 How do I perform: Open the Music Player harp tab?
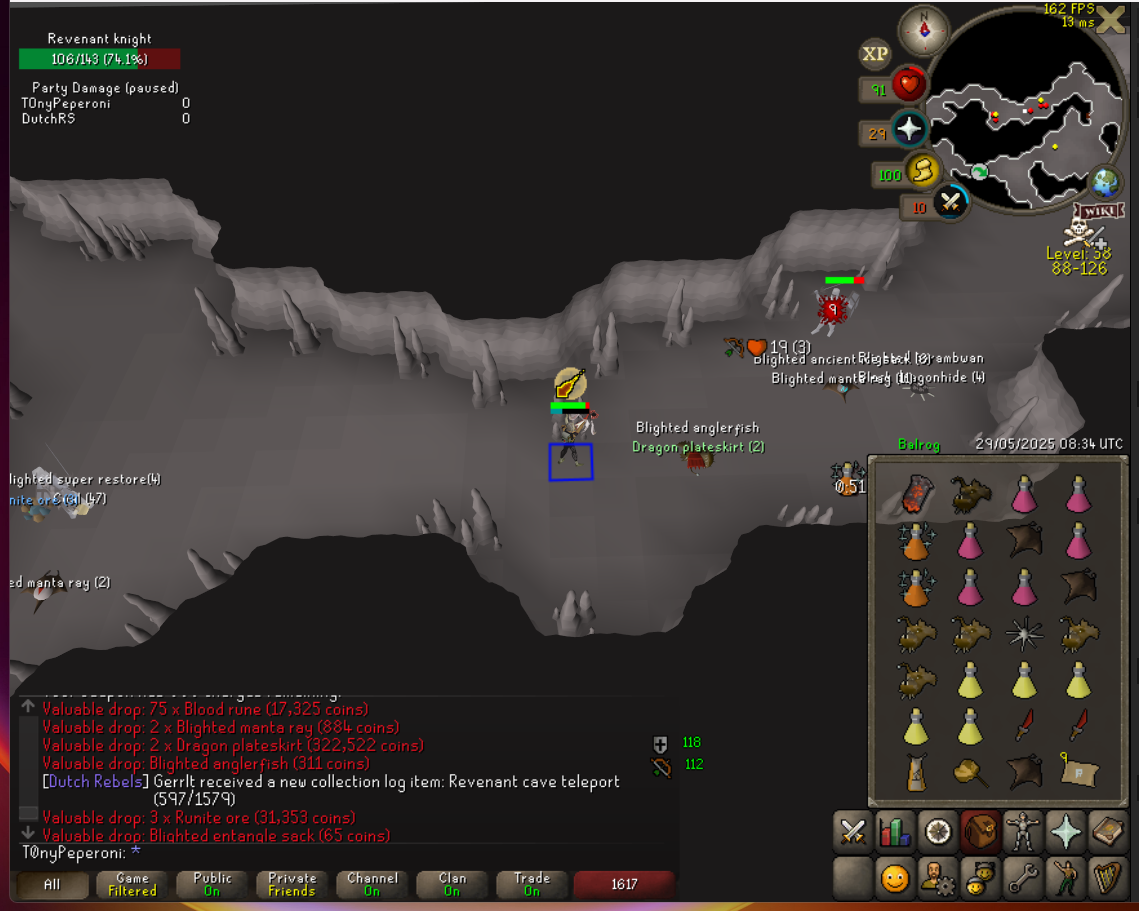pos(1108,879)
